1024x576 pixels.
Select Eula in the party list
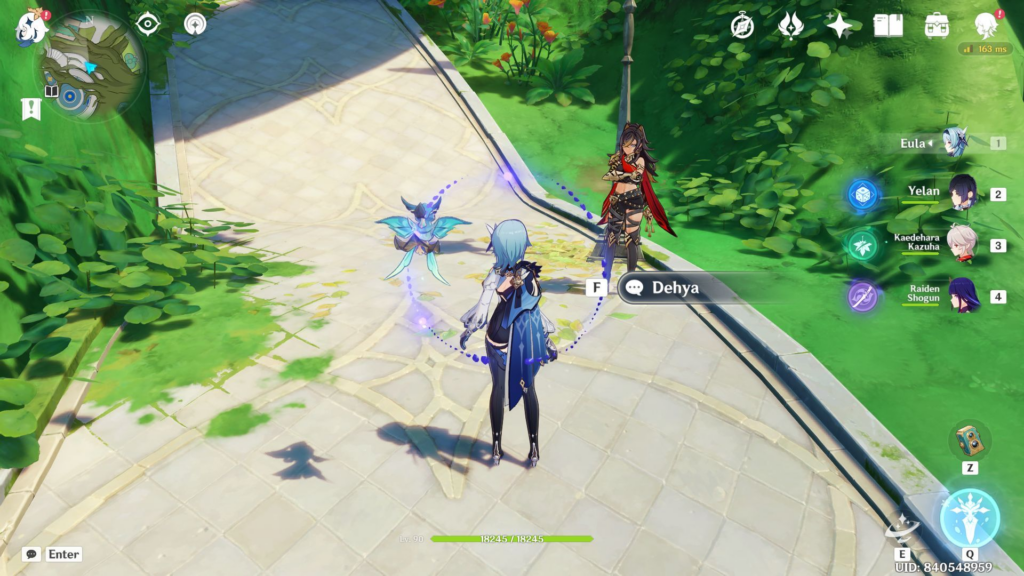(953, 143)
